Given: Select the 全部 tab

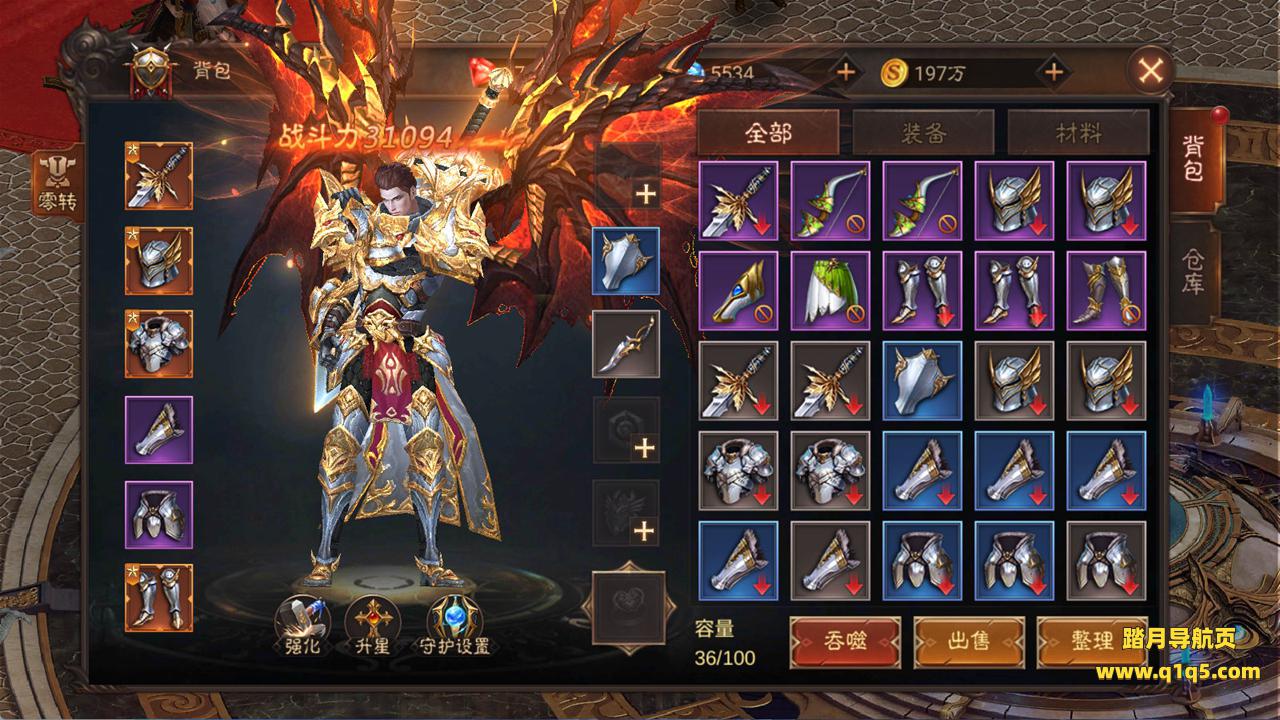Looking at the screenshot, I should 768,133.
